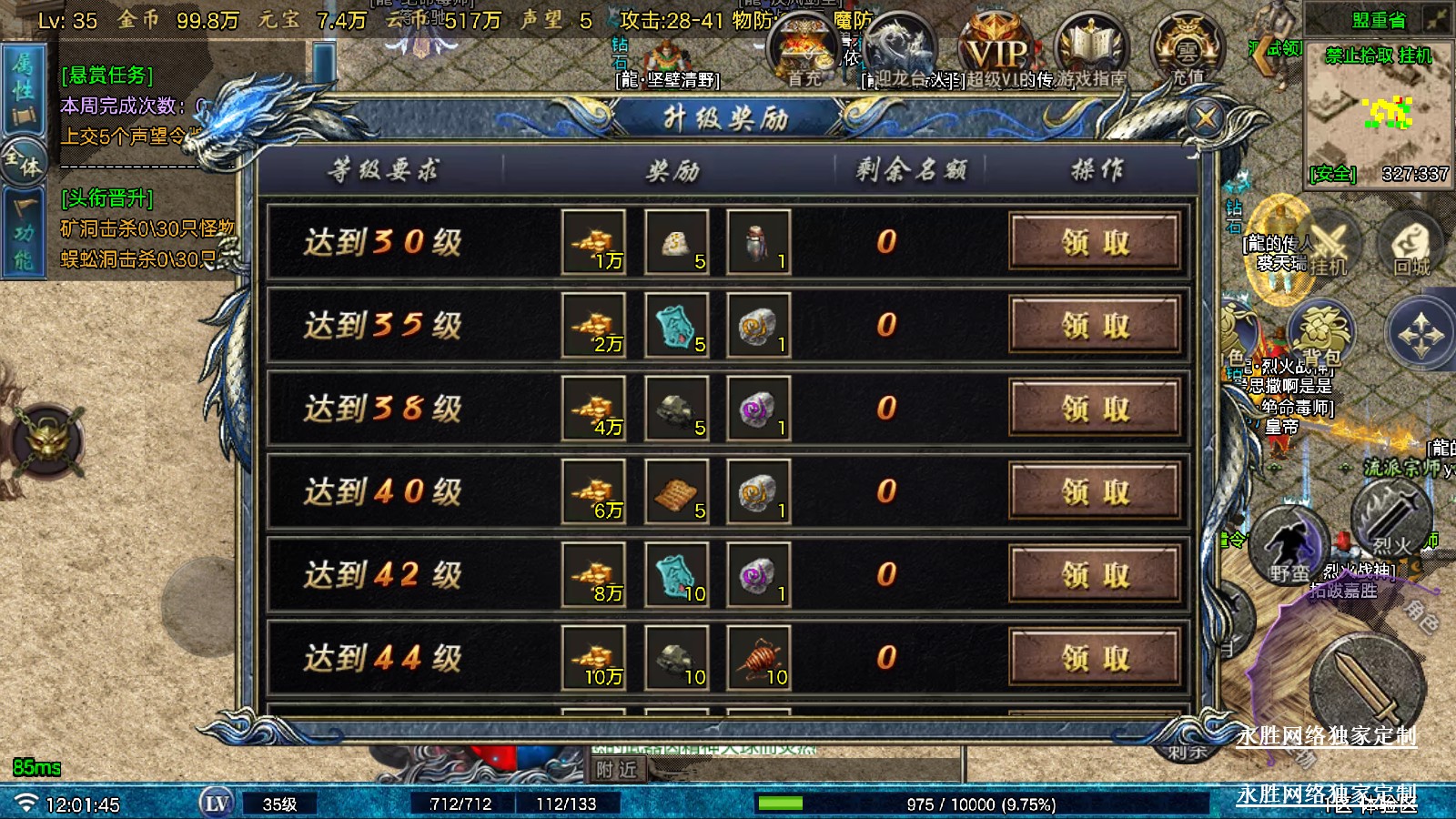Claim the level 38 reward
Viewport: 1456px width, 819px height.
tap(1096, 408)
